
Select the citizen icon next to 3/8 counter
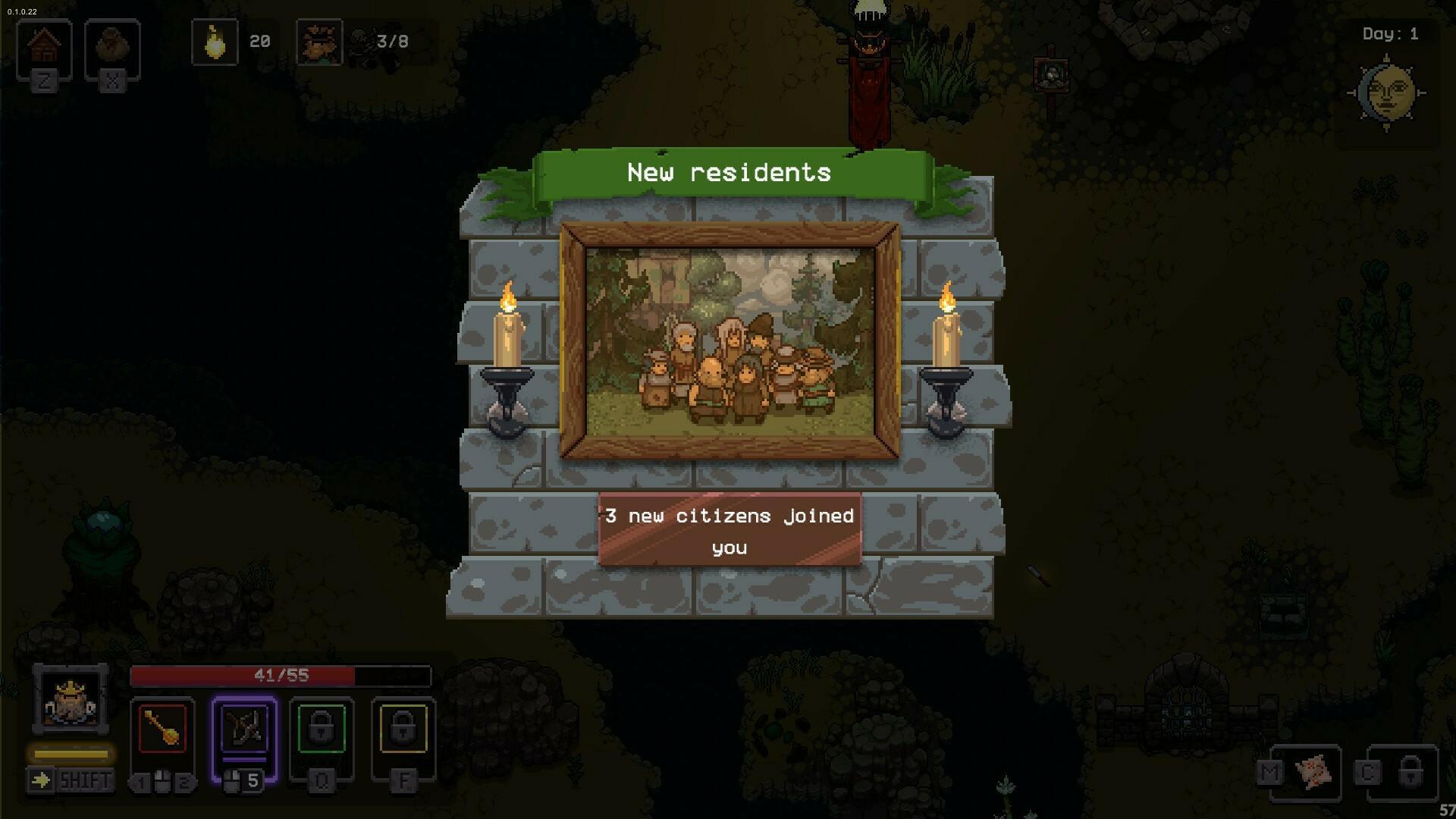pos(321,43)
